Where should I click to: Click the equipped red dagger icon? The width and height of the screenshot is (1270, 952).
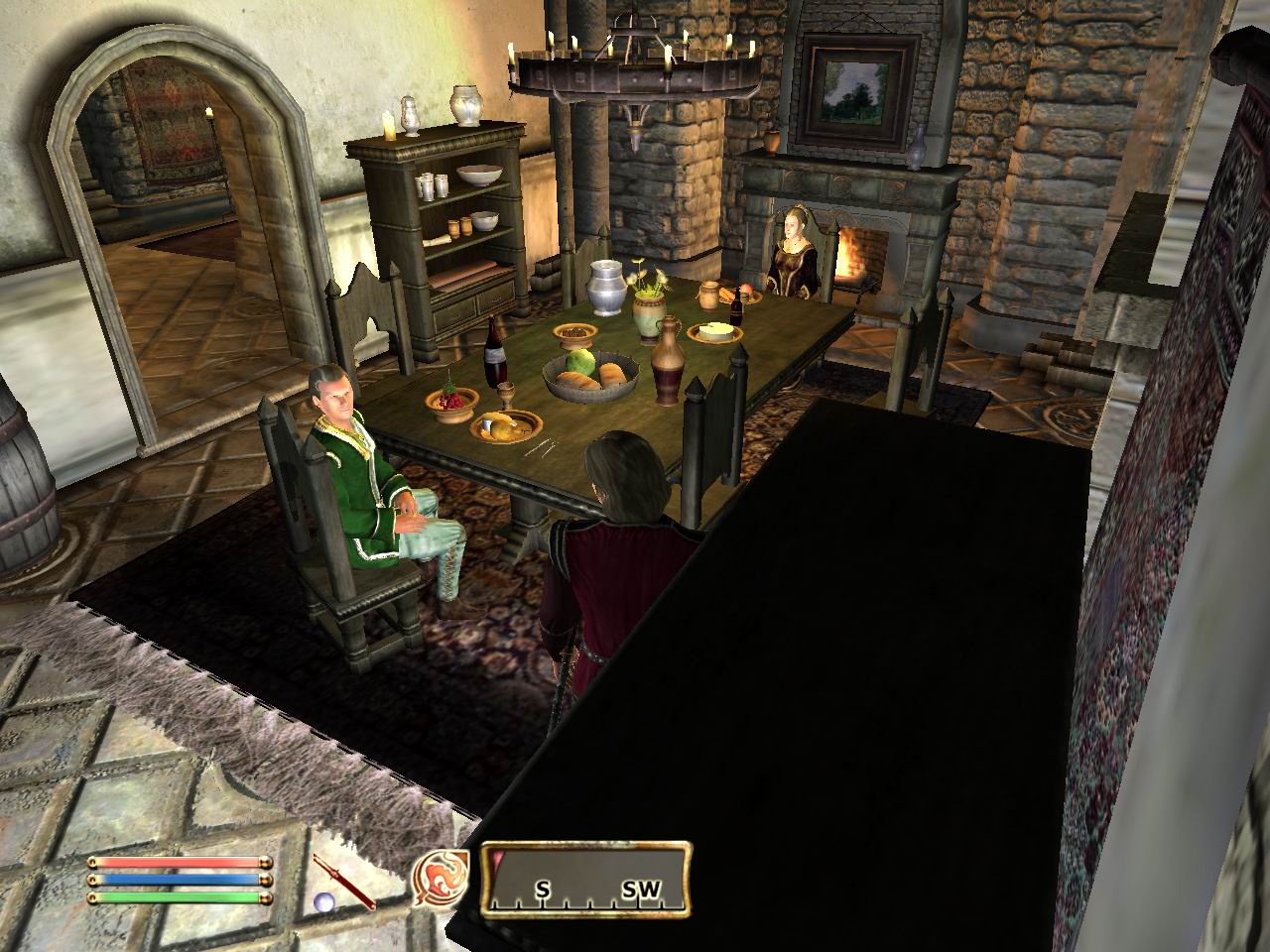point(343,881)
